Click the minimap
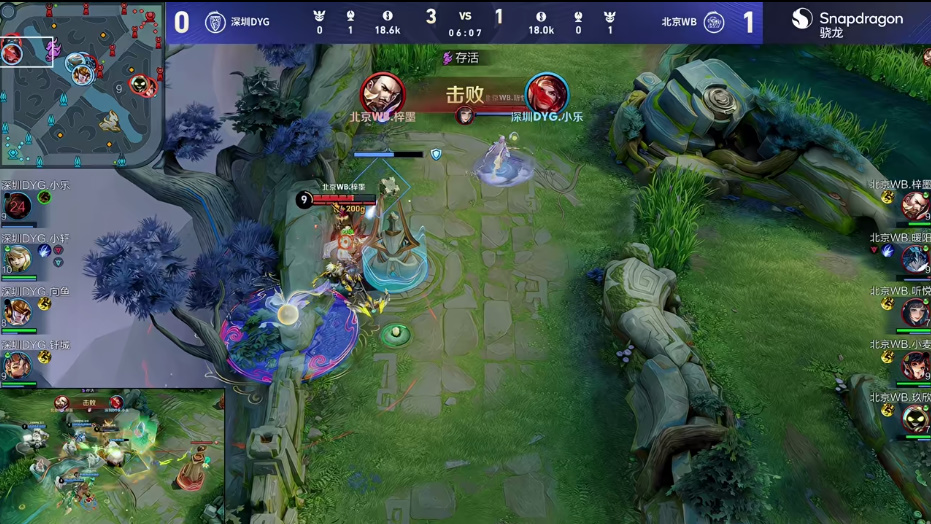931x524 pixels. coord(82,84)
